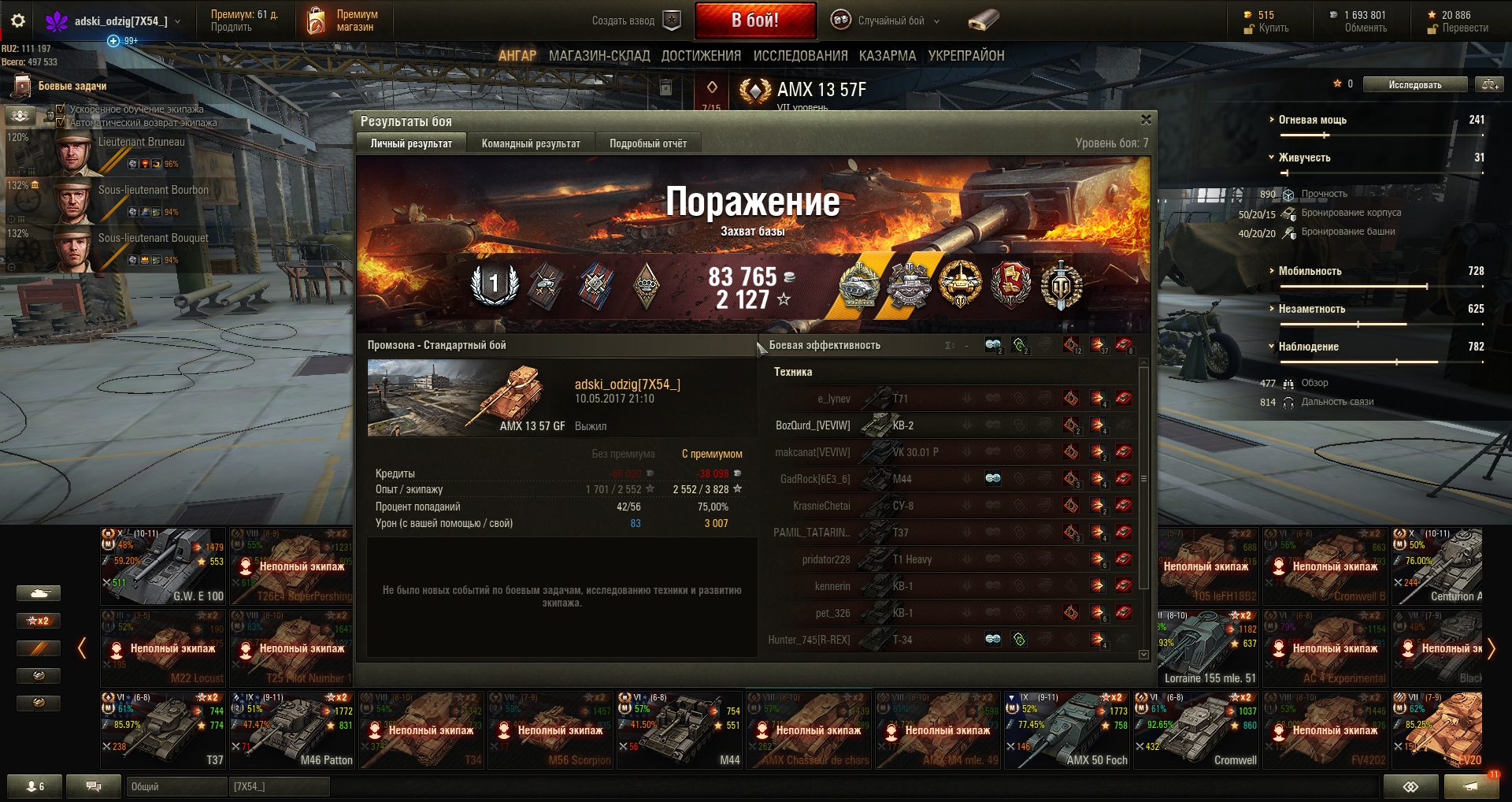Select the Личный результат tab
Screen dimensions: 1512x802
click(411, 143)
